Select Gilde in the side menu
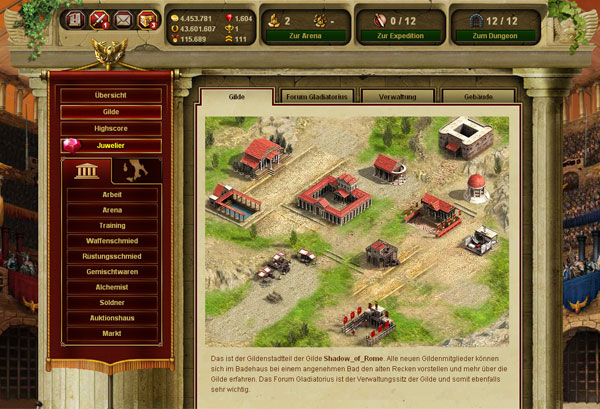This screenshot has width=600, height=409. point(112,112)
